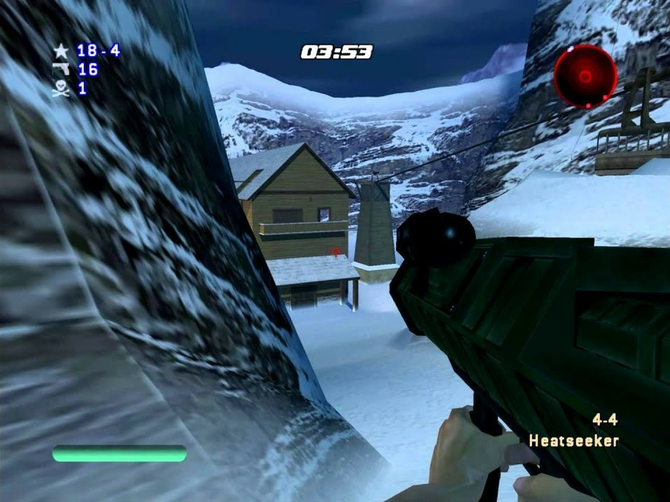
Task: Select the star score icon
Action: click(61, 50)
